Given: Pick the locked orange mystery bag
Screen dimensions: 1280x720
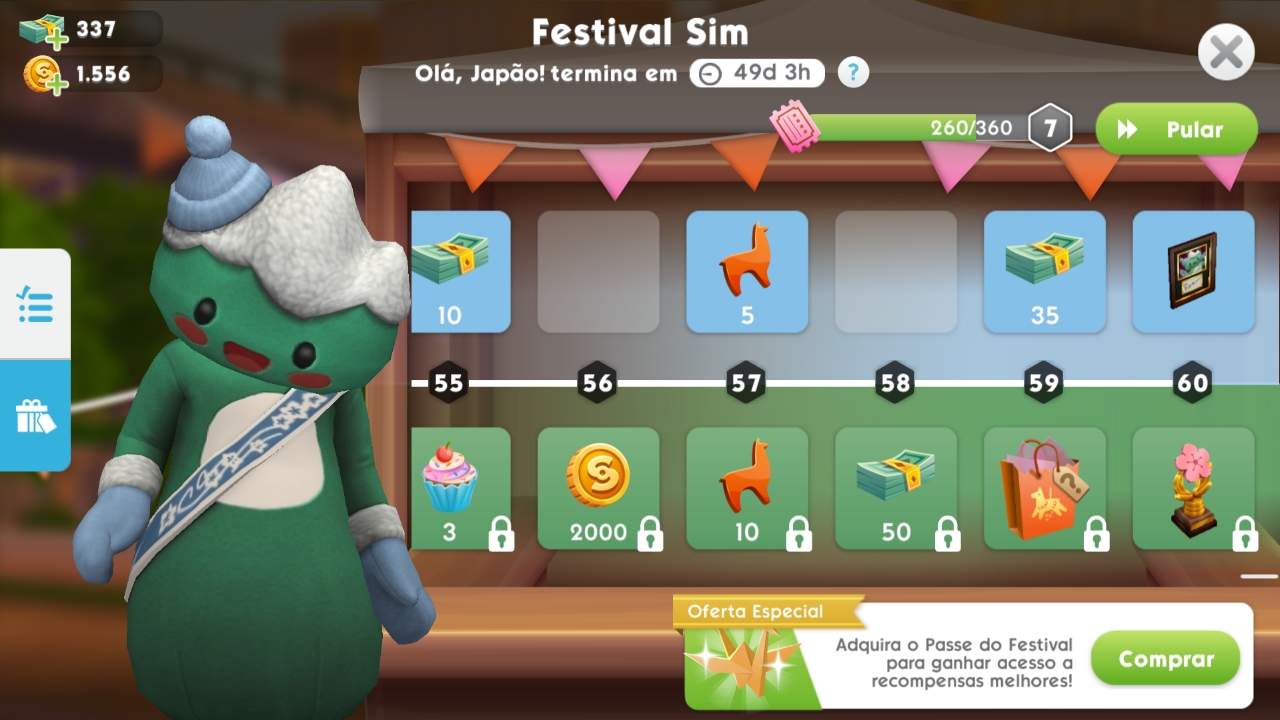Looking at the screenshot, I should (1044, 488).
